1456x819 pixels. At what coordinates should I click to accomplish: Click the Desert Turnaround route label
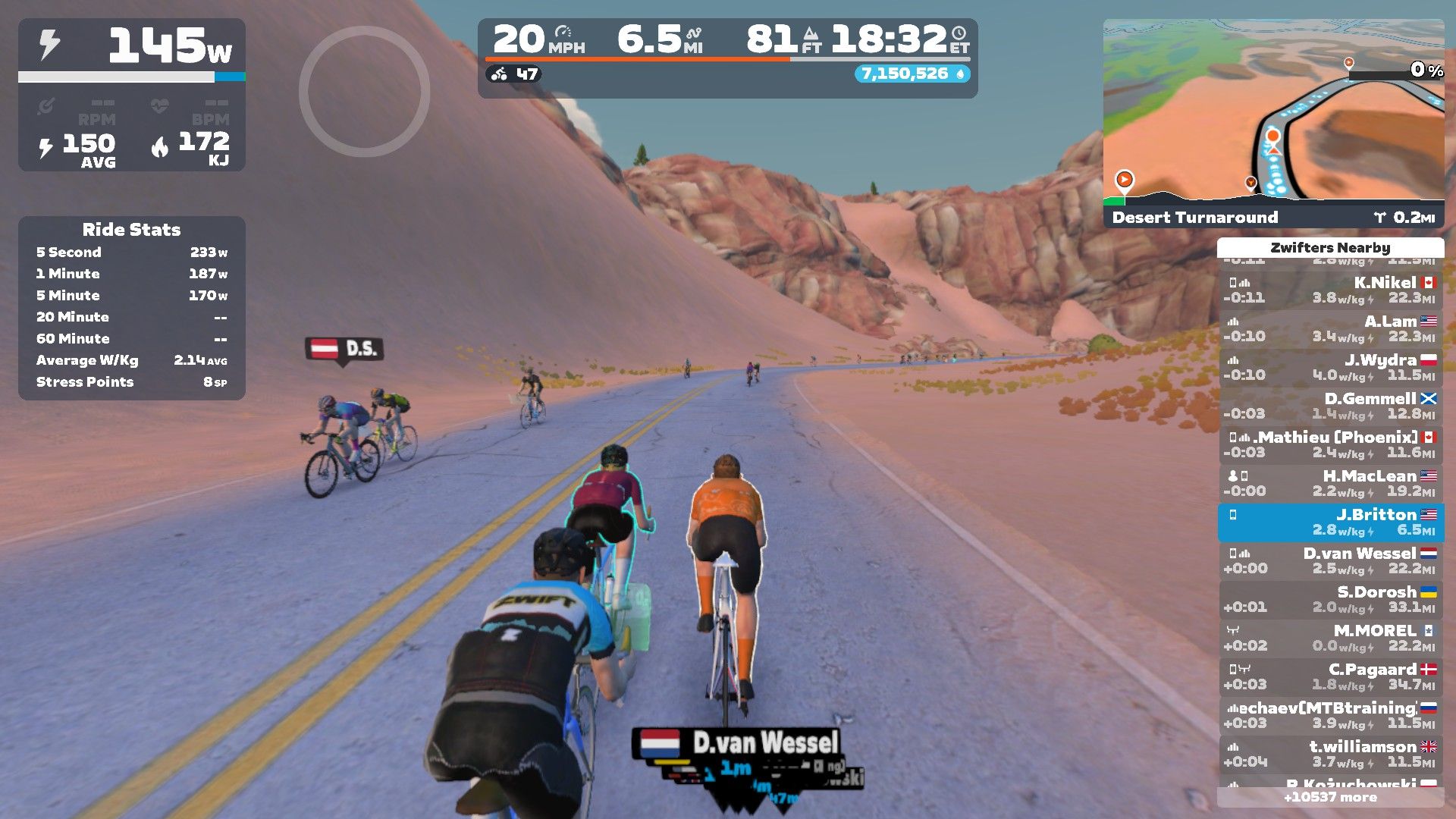[1194, 218]
